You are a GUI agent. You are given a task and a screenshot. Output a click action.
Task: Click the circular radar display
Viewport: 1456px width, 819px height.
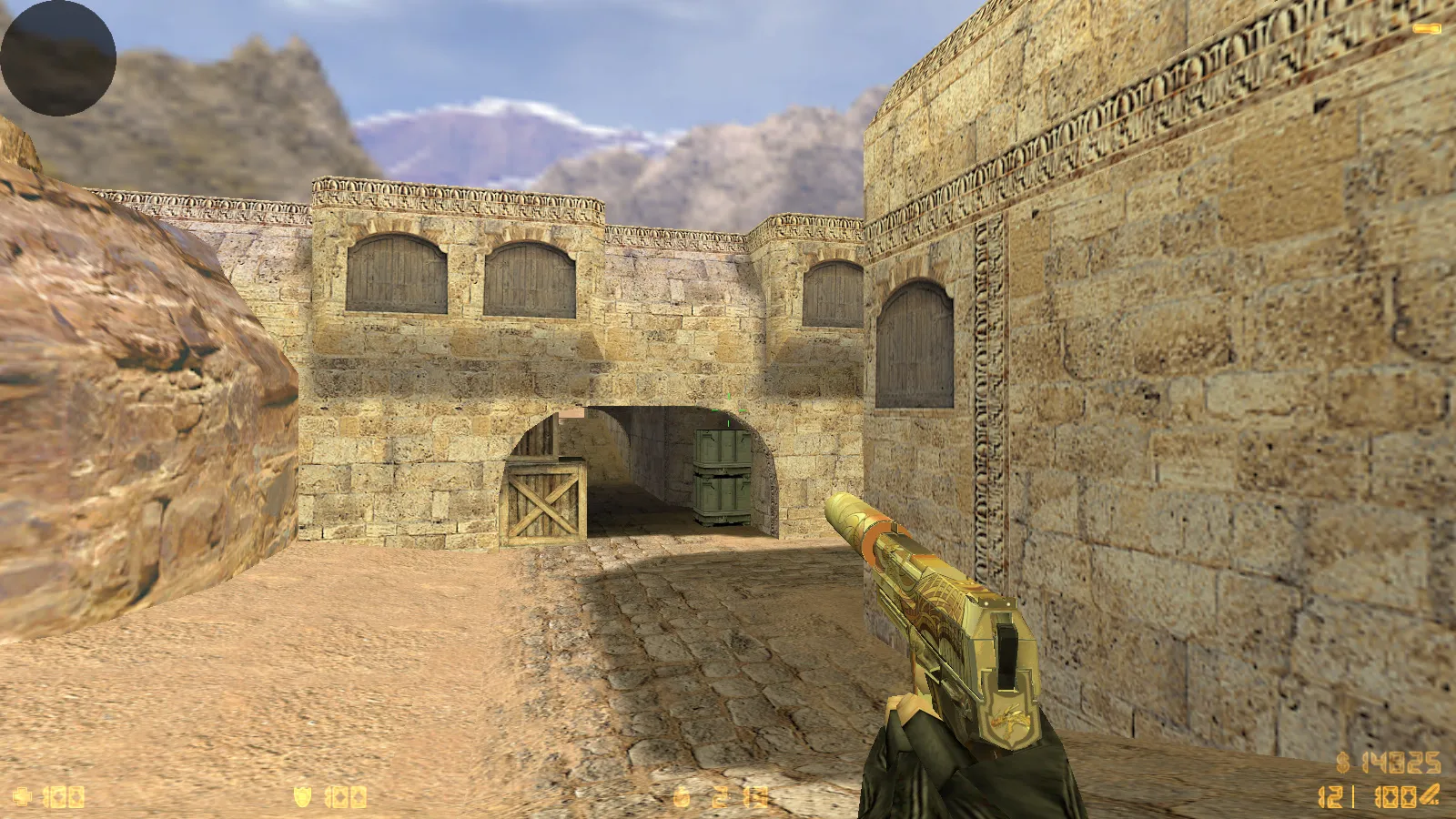tap(58, 58)
